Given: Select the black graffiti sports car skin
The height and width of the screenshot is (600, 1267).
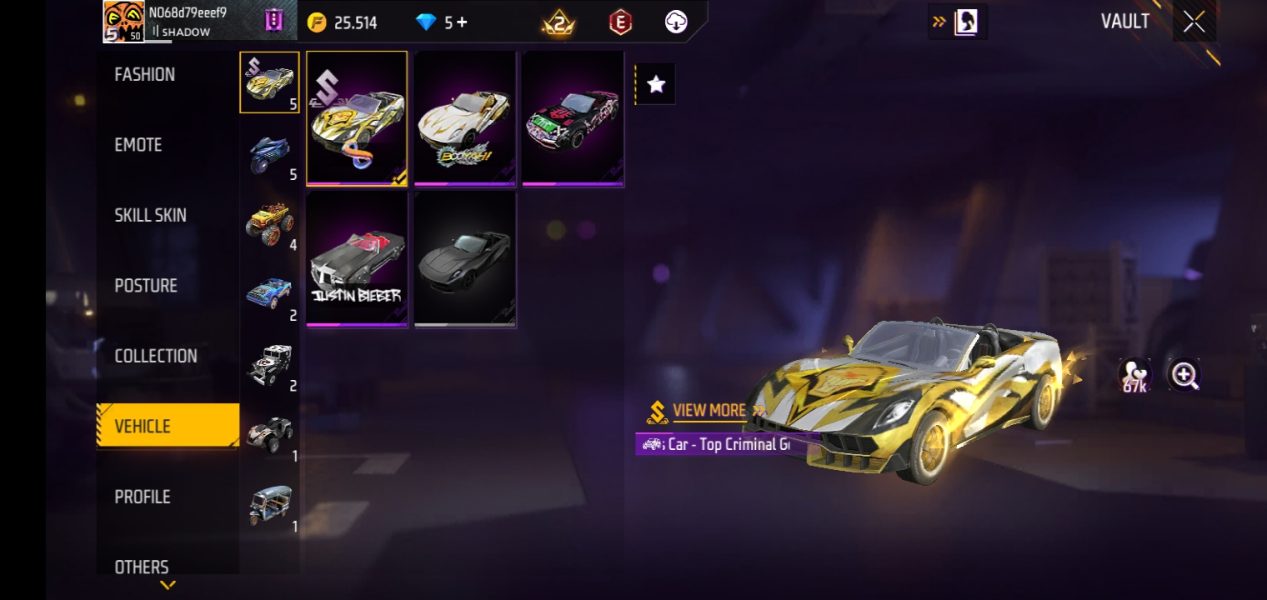Looking at the screenshot, I should click(573, 118).
